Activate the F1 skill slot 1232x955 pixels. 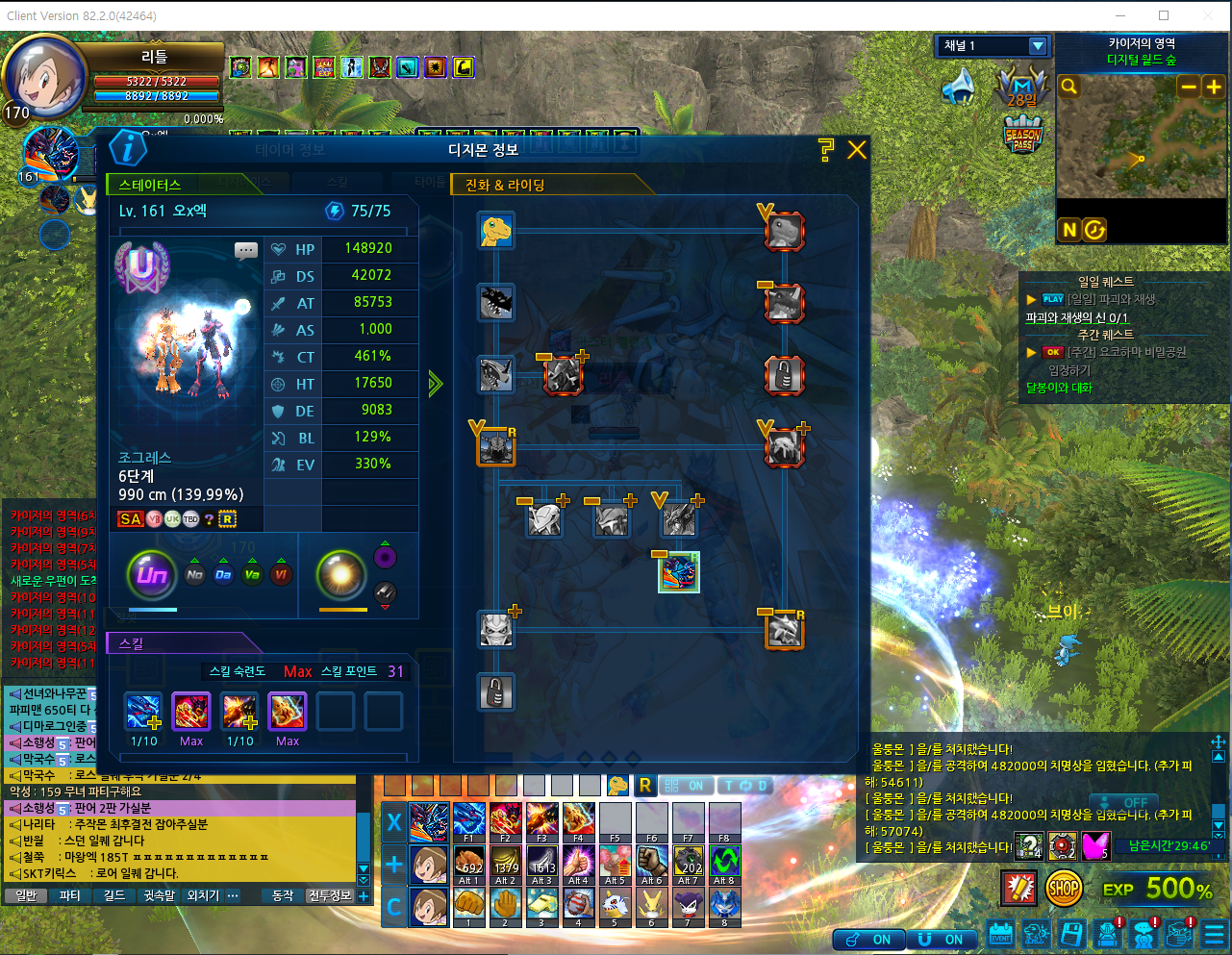[469, 822]
